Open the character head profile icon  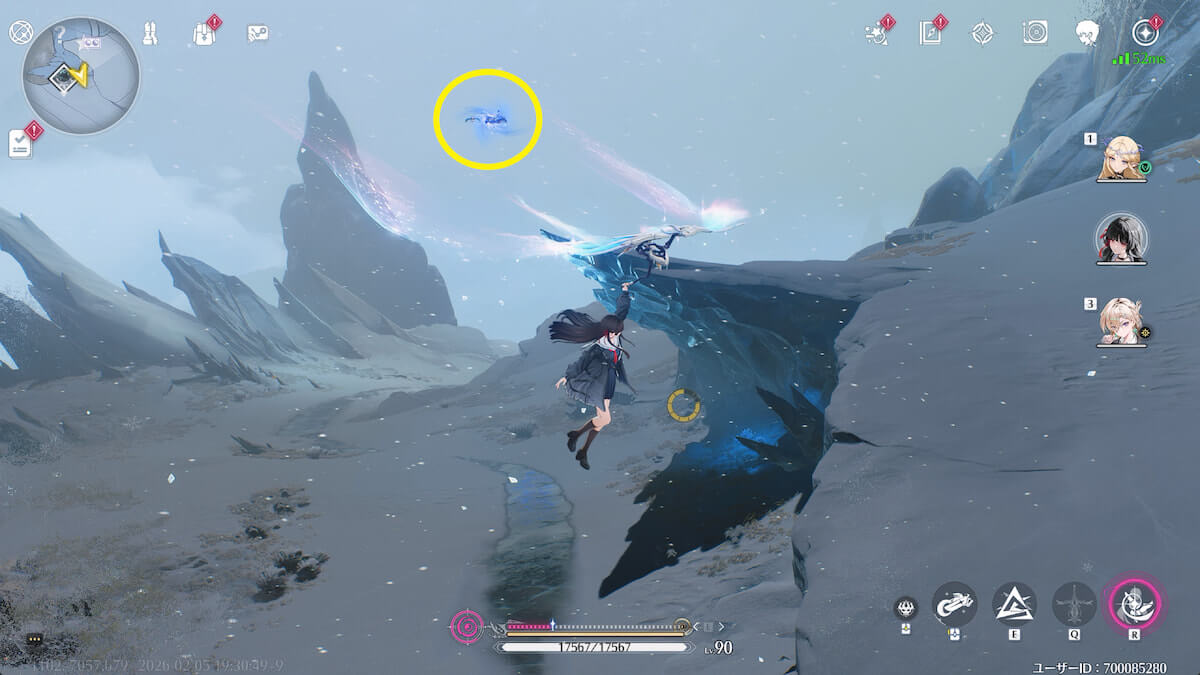1088,33
